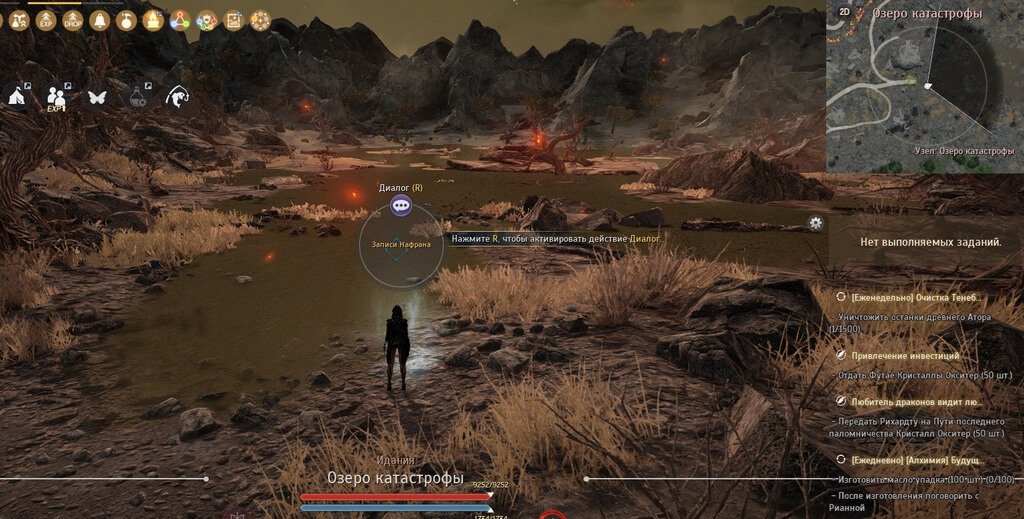Click the campfire buff icon
This screenshot has width=1024, height=519.
pos(152,20)
